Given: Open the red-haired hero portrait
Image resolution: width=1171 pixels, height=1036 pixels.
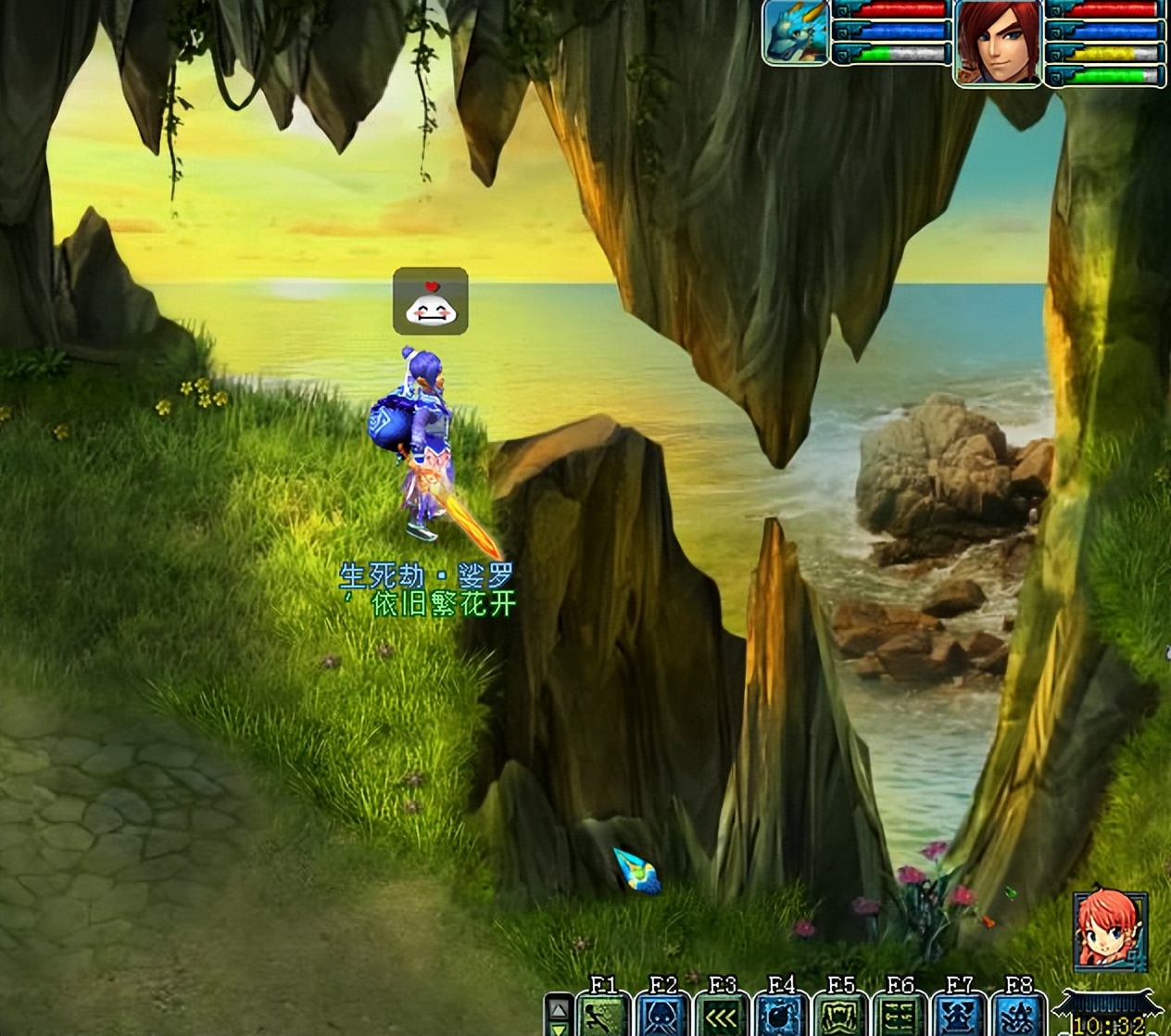Looking at the screenshot, I should coord(998,42).
